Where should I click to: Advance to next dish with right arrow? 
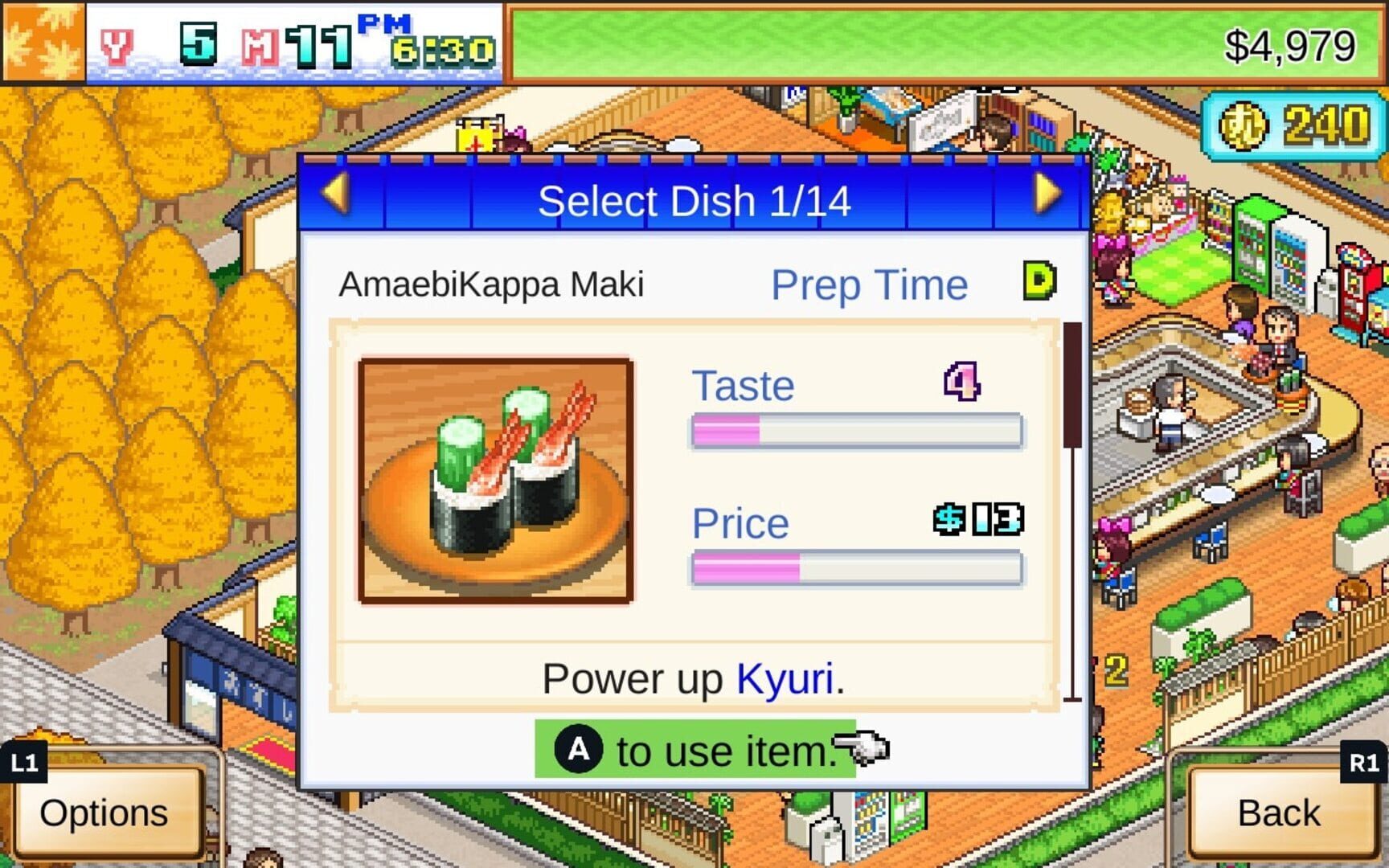pos(1047,194)
